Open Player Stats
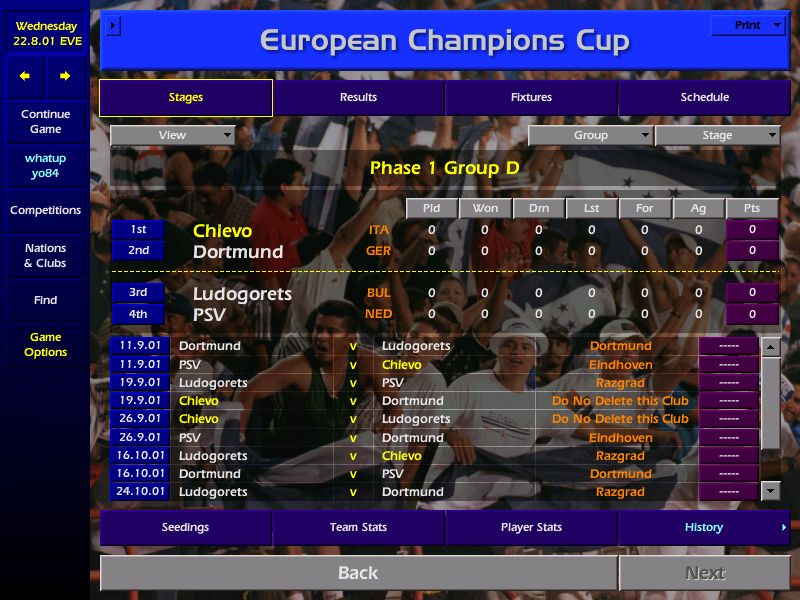 point(531,527)
